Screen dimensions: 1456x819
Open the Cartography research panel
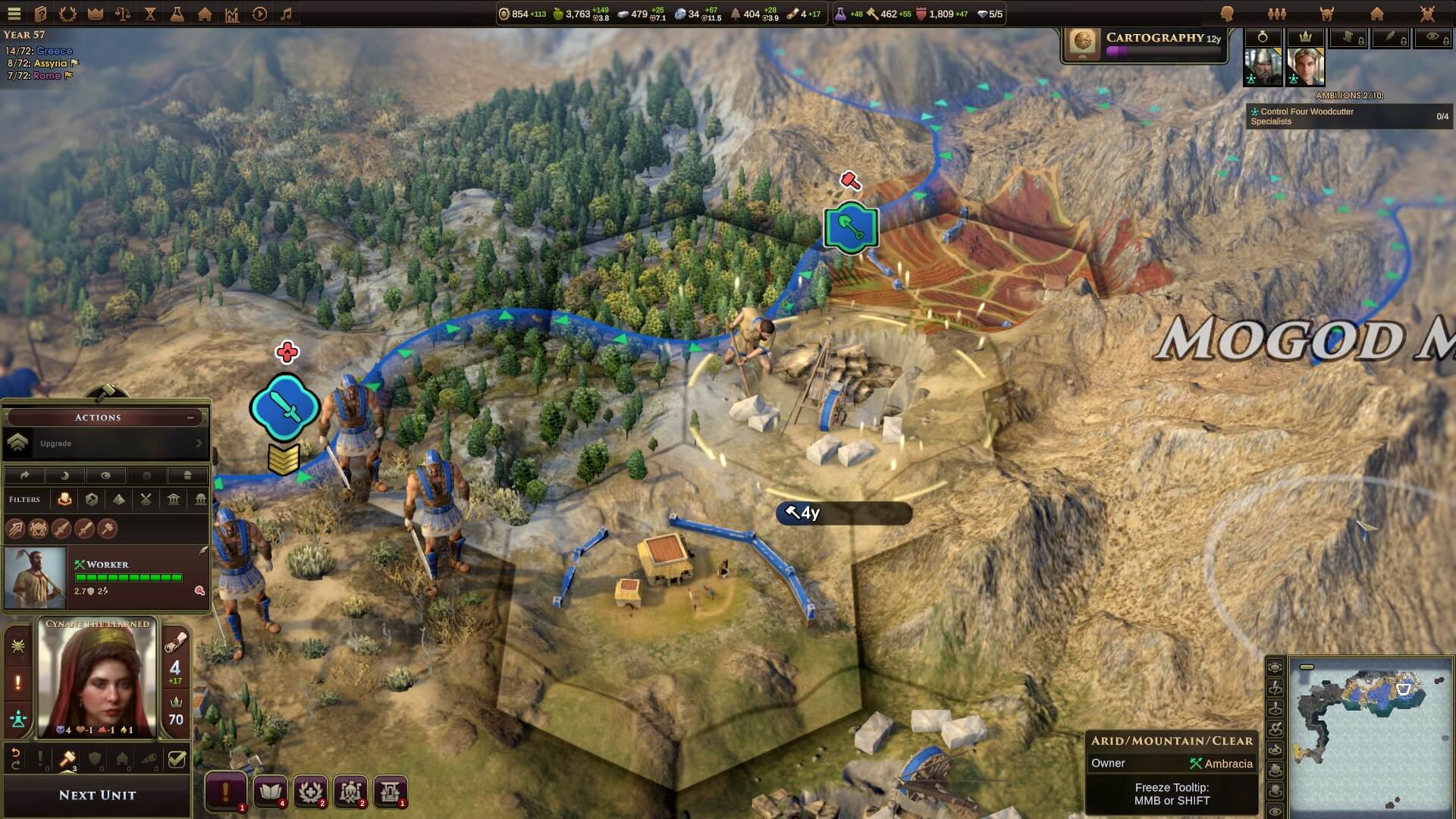pos(1144,44)
